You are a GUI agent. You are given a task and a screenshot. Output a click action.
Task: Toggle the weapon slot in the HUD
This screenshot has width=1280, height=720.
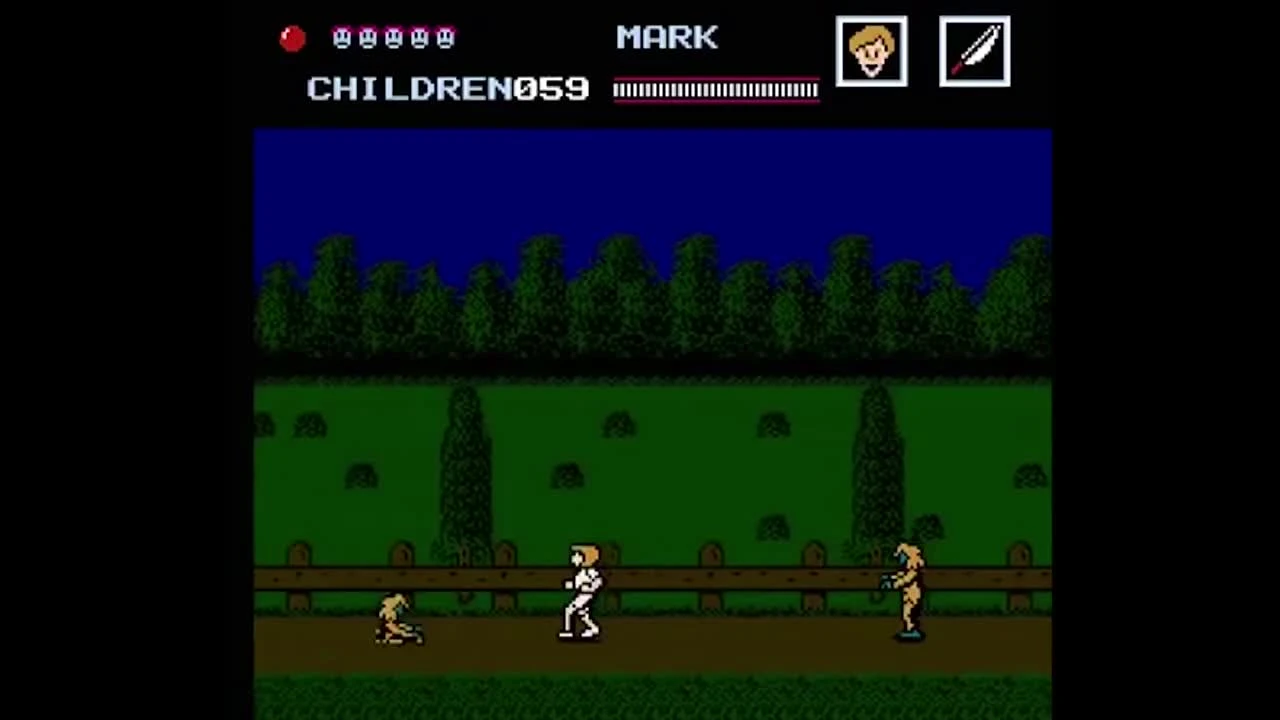974,51
